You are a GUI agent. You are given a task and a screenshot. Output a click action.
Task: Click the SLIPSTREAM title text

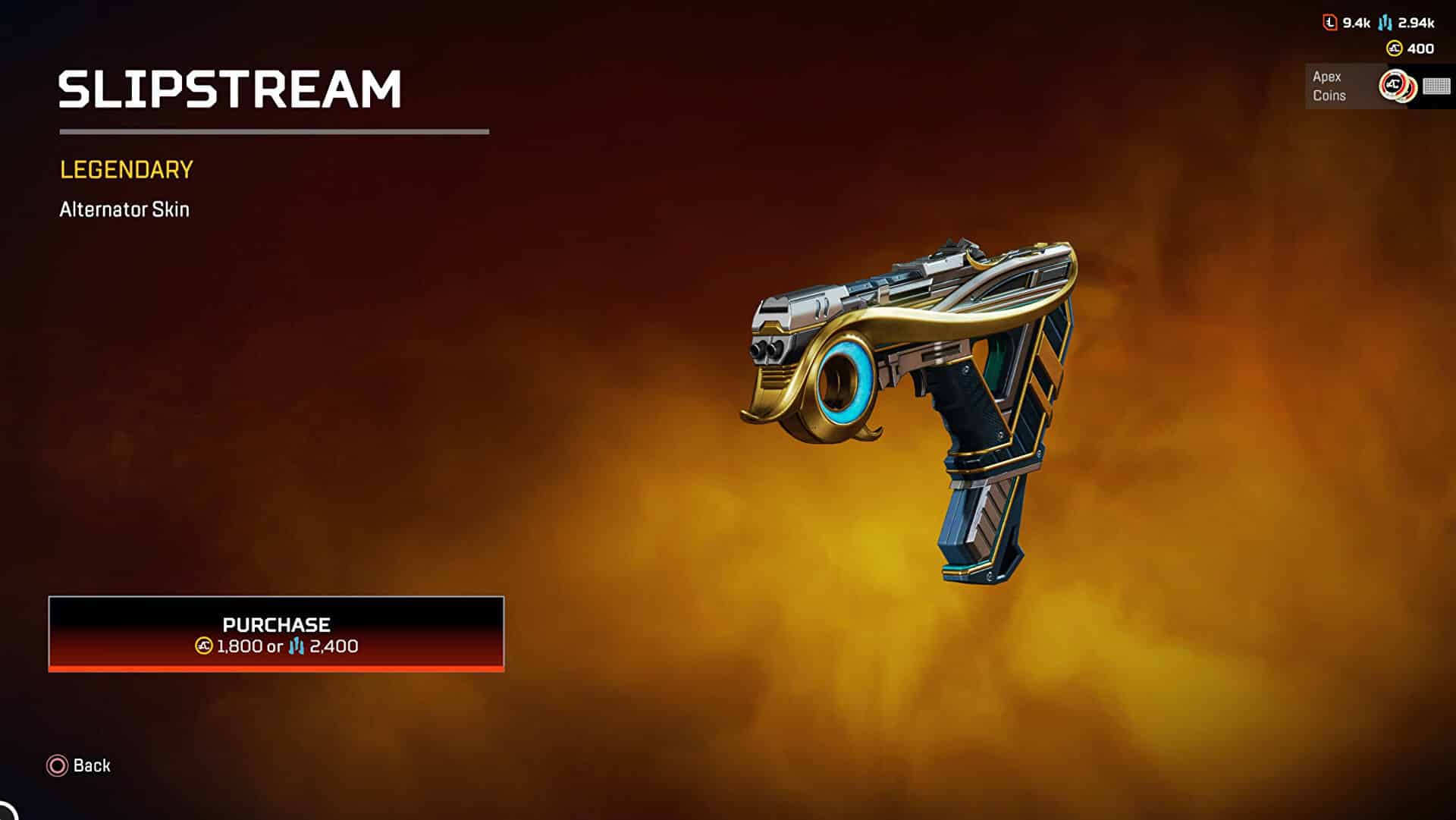click(x=230, y=88)
